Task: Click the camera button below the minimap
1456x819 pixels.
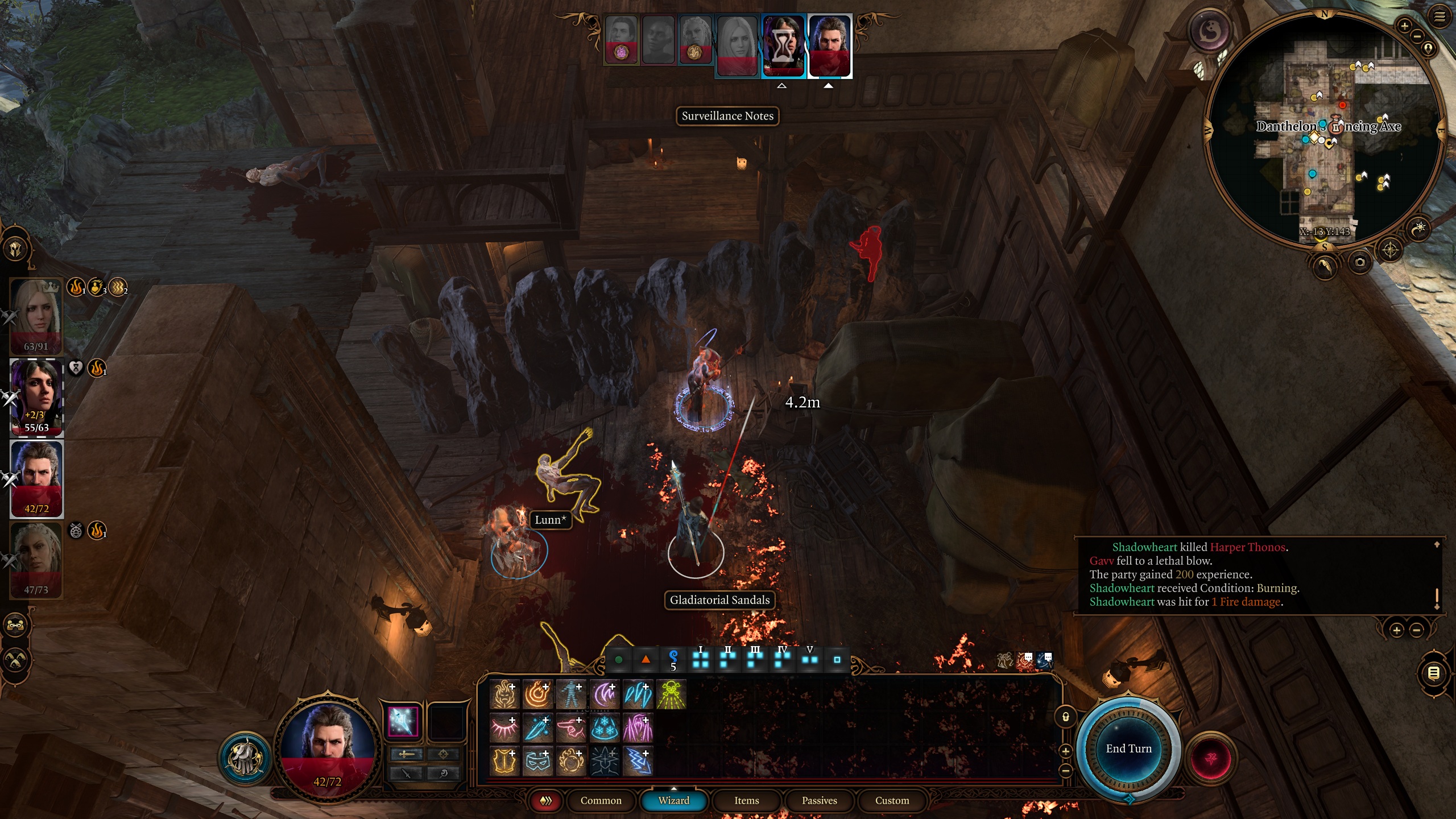Action: (x=1360, y=262)
